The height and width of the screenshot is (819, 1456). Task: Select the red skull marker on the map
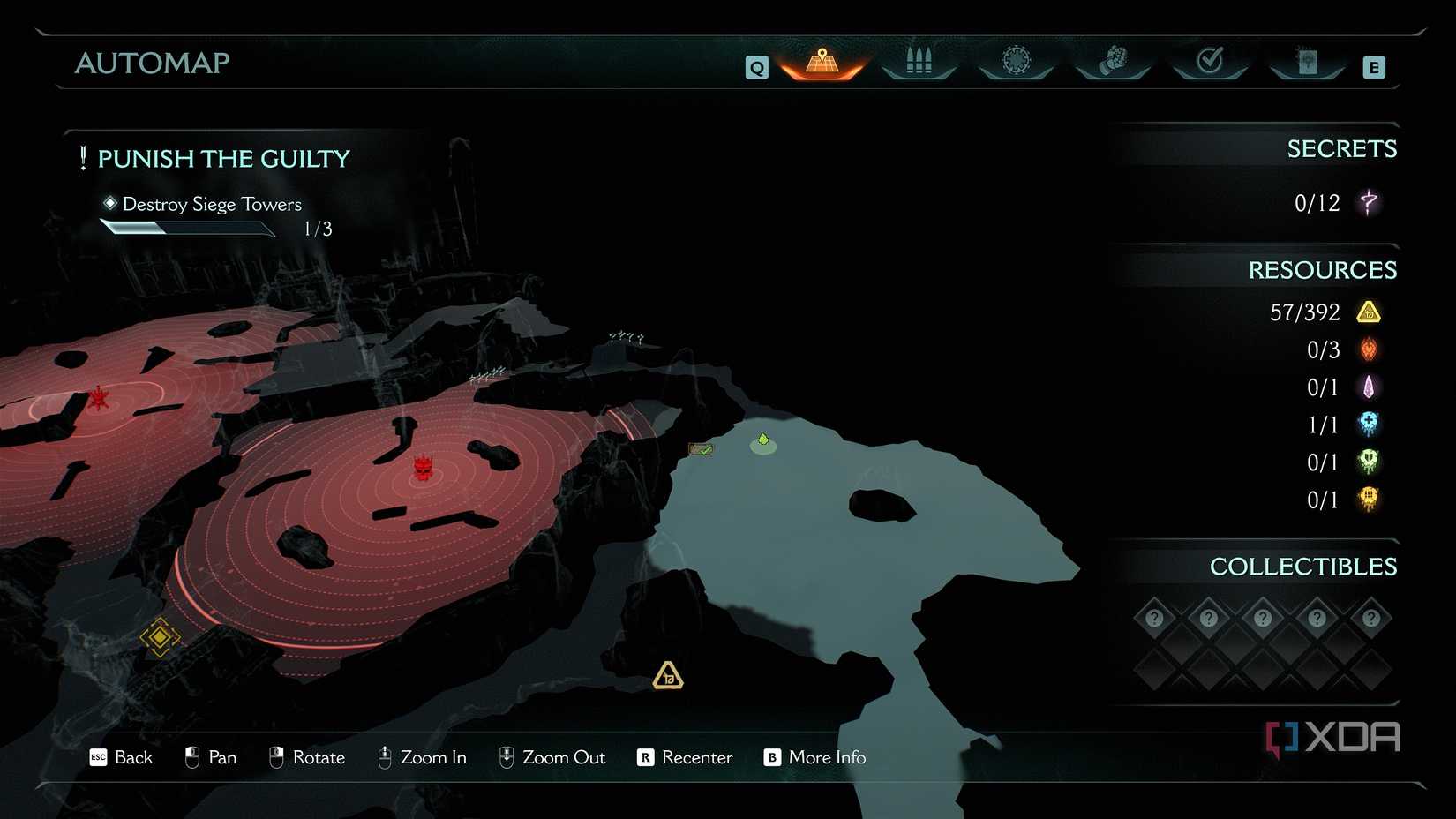(x=424, y=468)
